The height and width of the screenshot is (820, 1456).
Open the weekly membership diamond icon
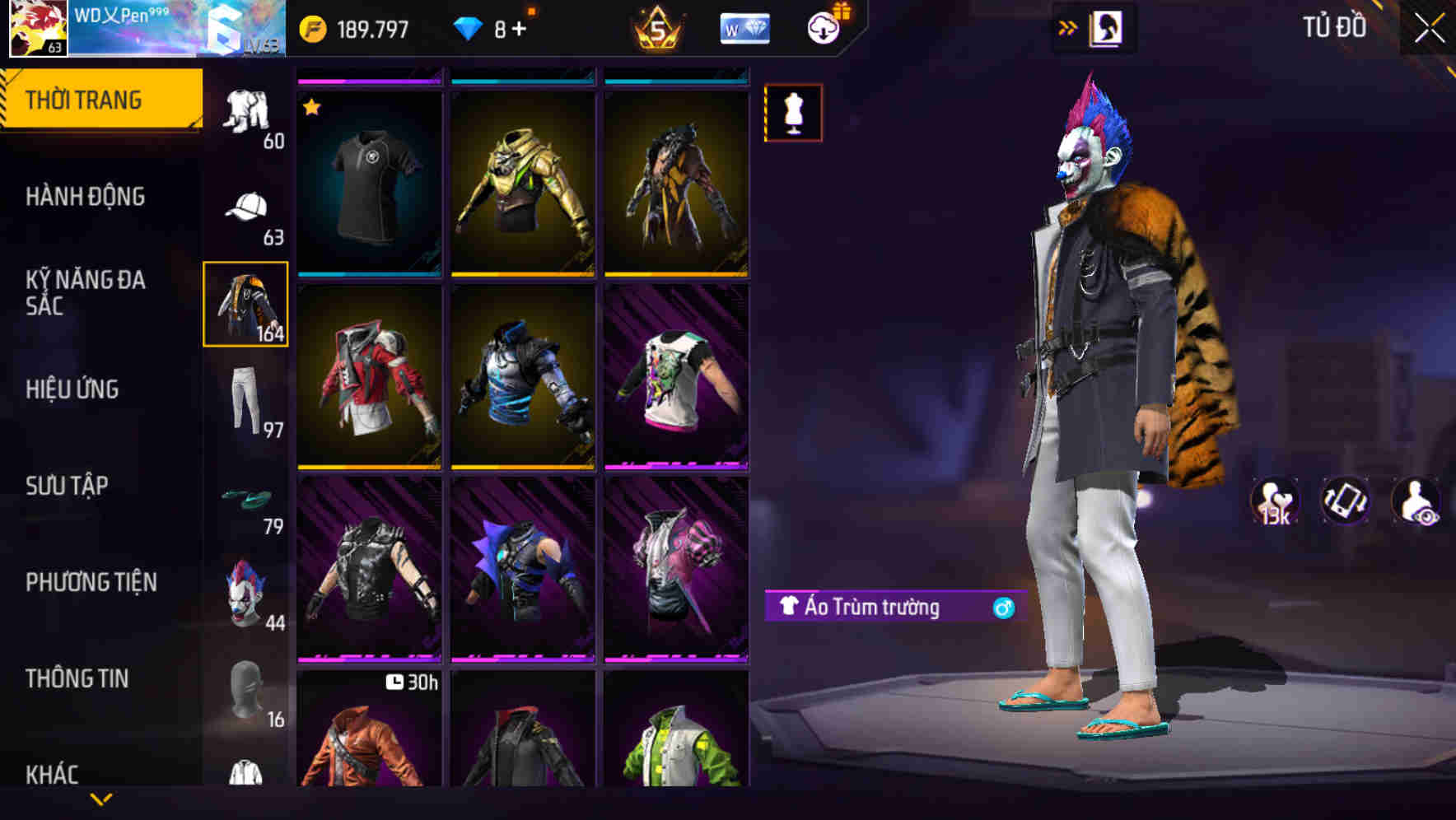click(x=744, y=26)
